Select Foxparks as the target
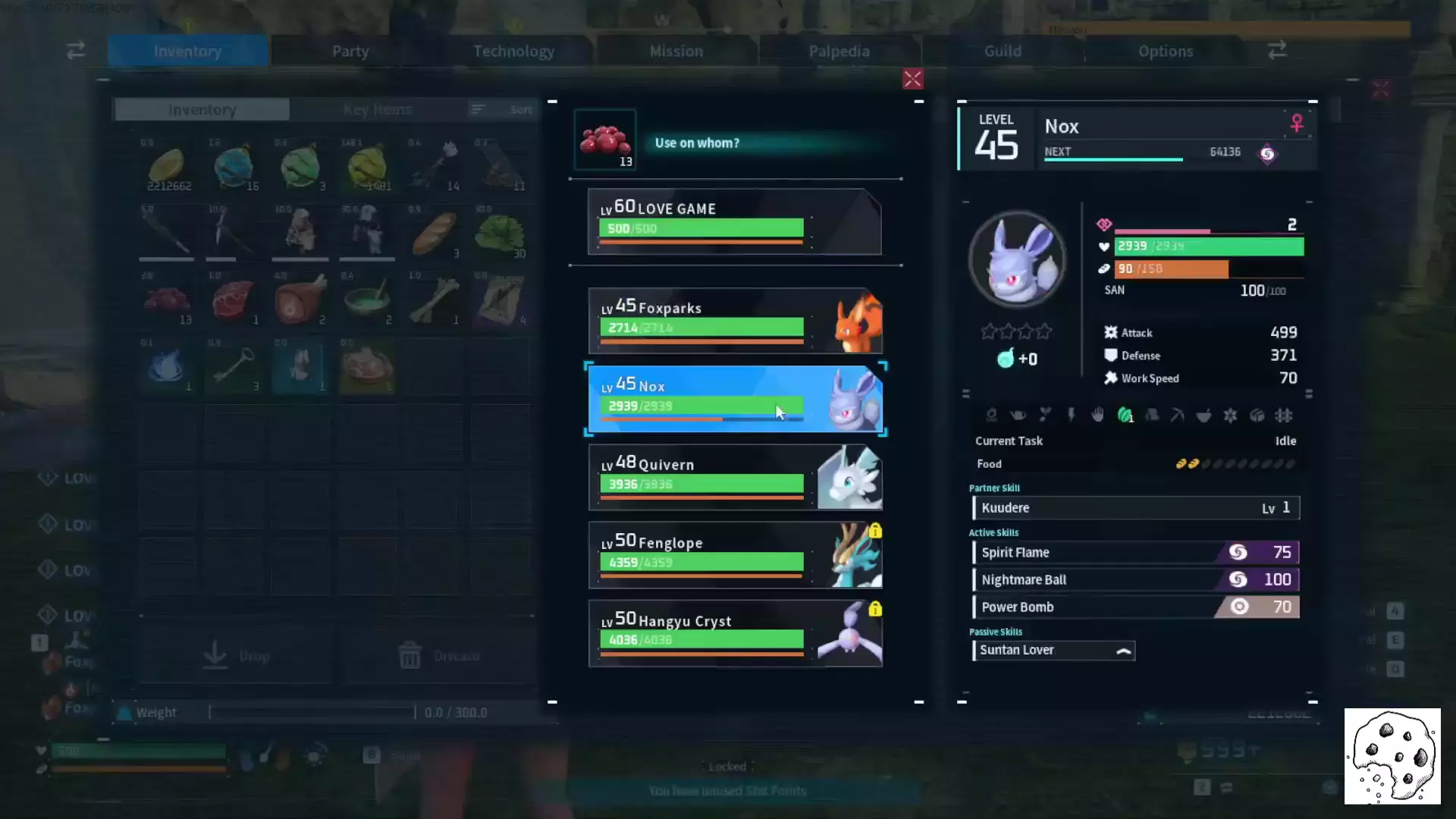The width and height of the screenshot is (1456, 819). coord(734,321)
